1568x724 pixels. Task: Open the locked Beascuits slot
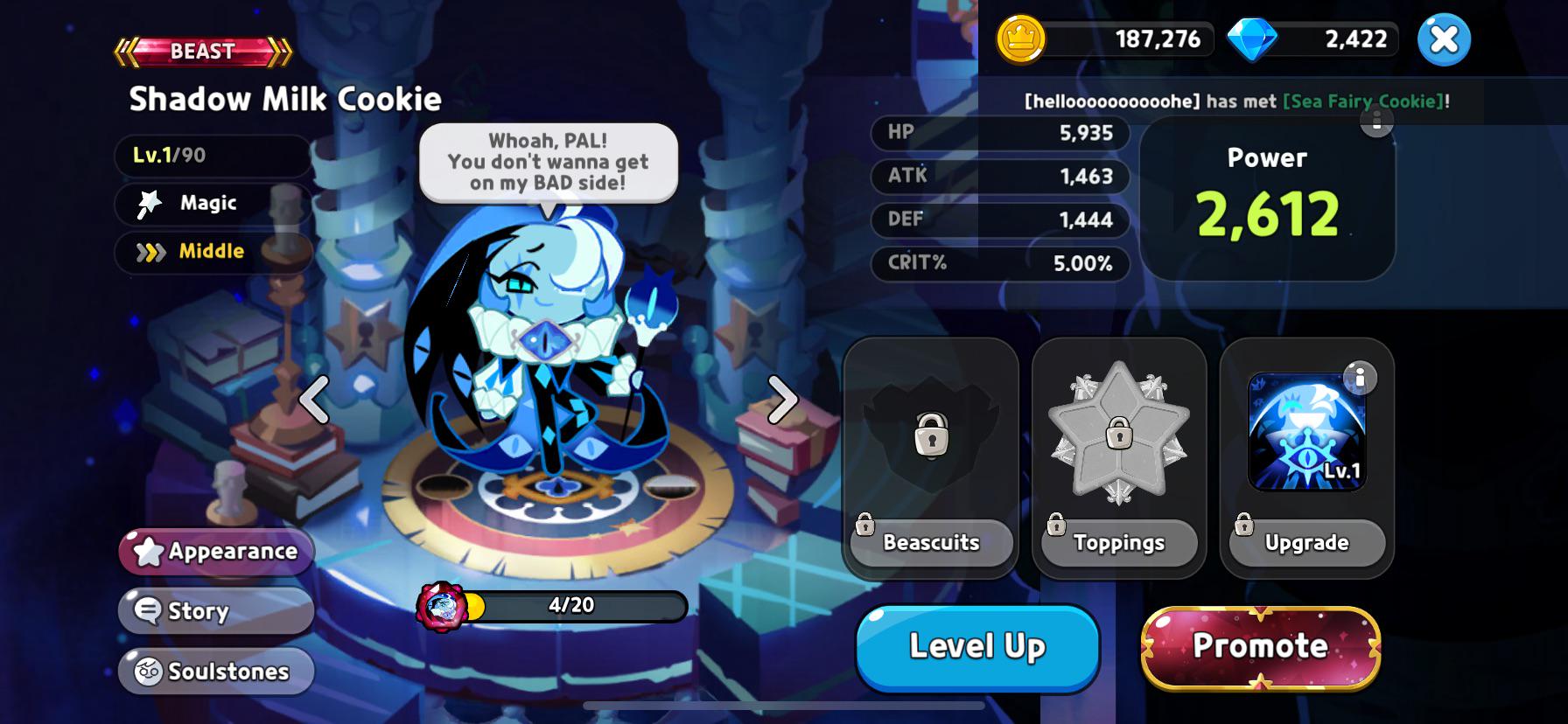[x=930, y=437]
